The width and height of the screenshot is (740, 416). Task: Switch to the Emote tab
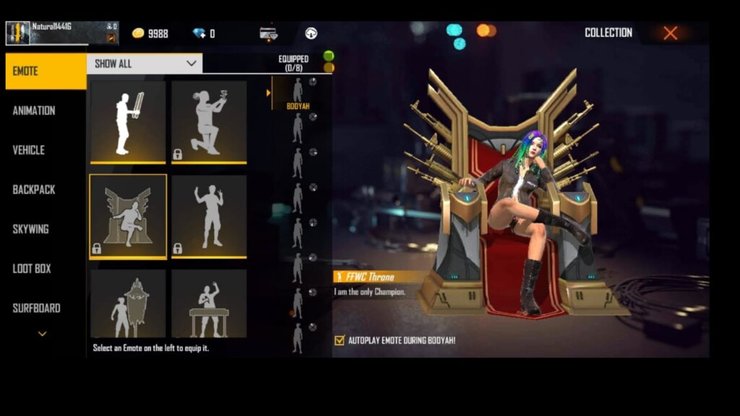tap(45, 71)
